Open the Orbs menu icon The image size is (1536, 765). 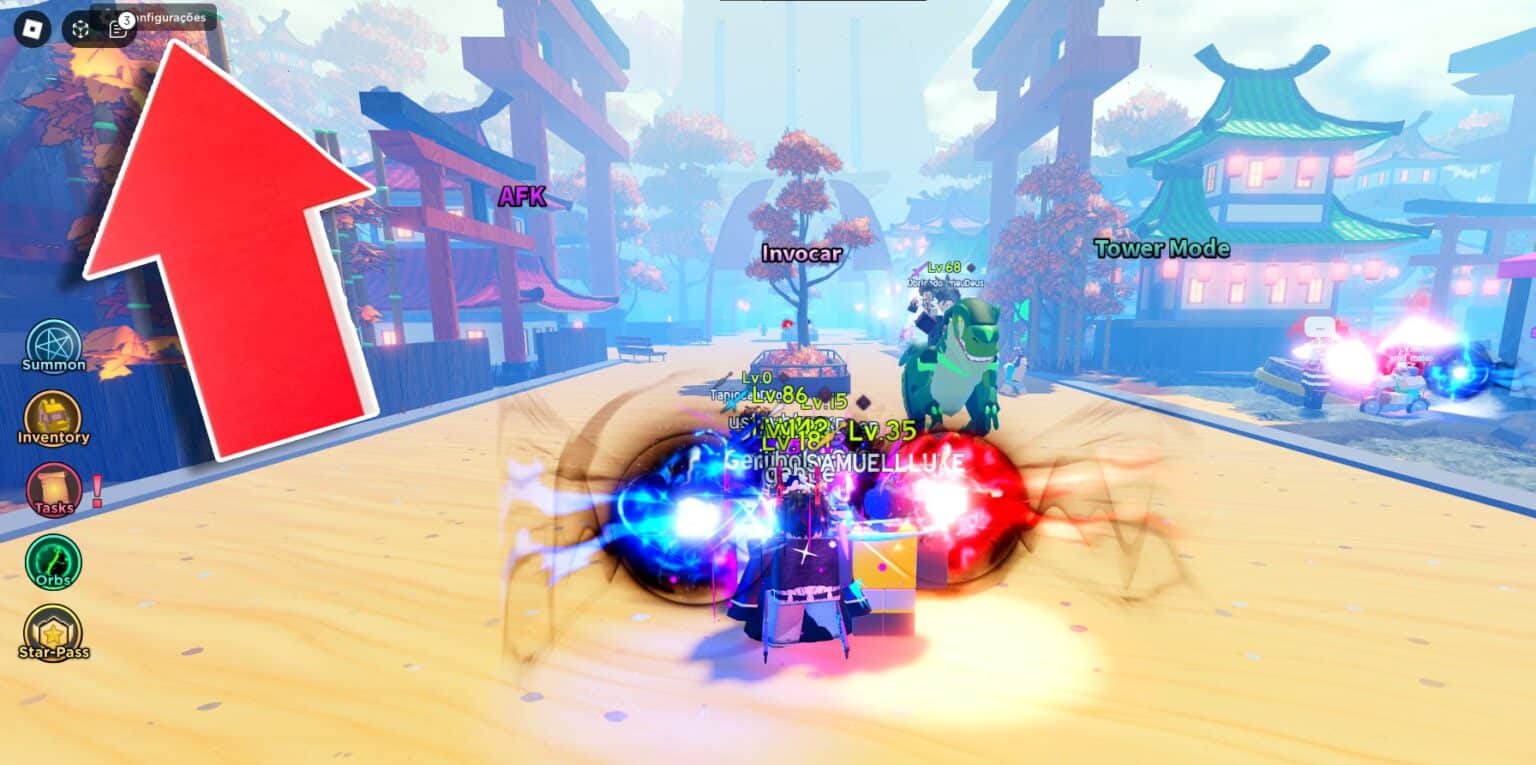click(54, 560)
